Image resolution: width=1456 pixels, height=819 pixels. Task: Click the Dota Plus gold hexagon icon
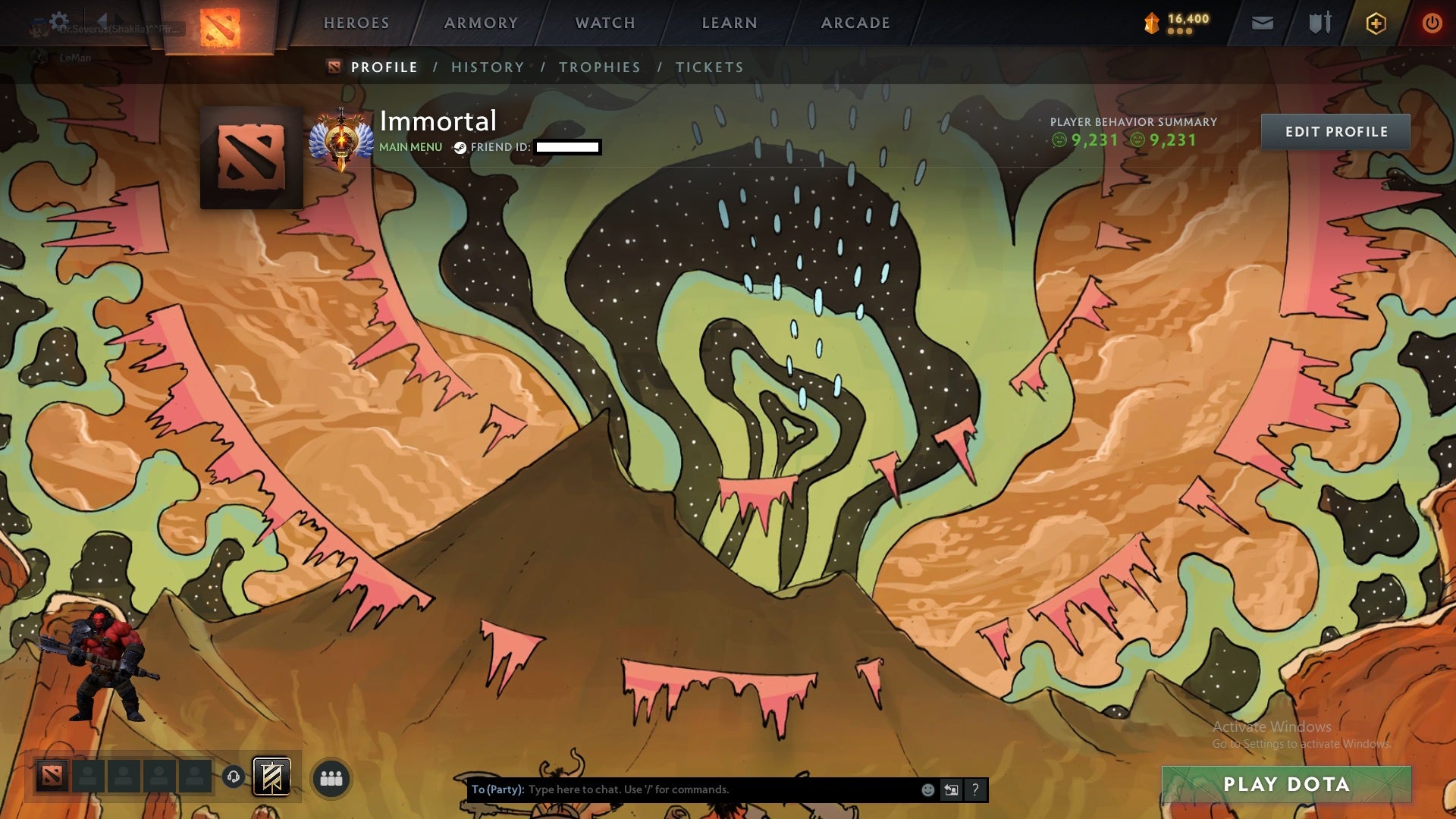click(1378, 23)
